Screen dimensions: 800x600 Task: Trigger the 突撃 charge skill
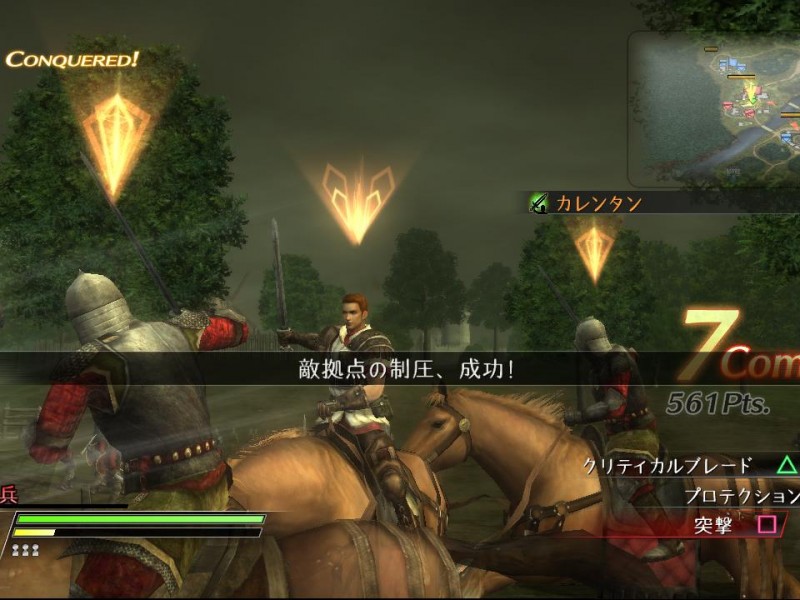point(712,524)
